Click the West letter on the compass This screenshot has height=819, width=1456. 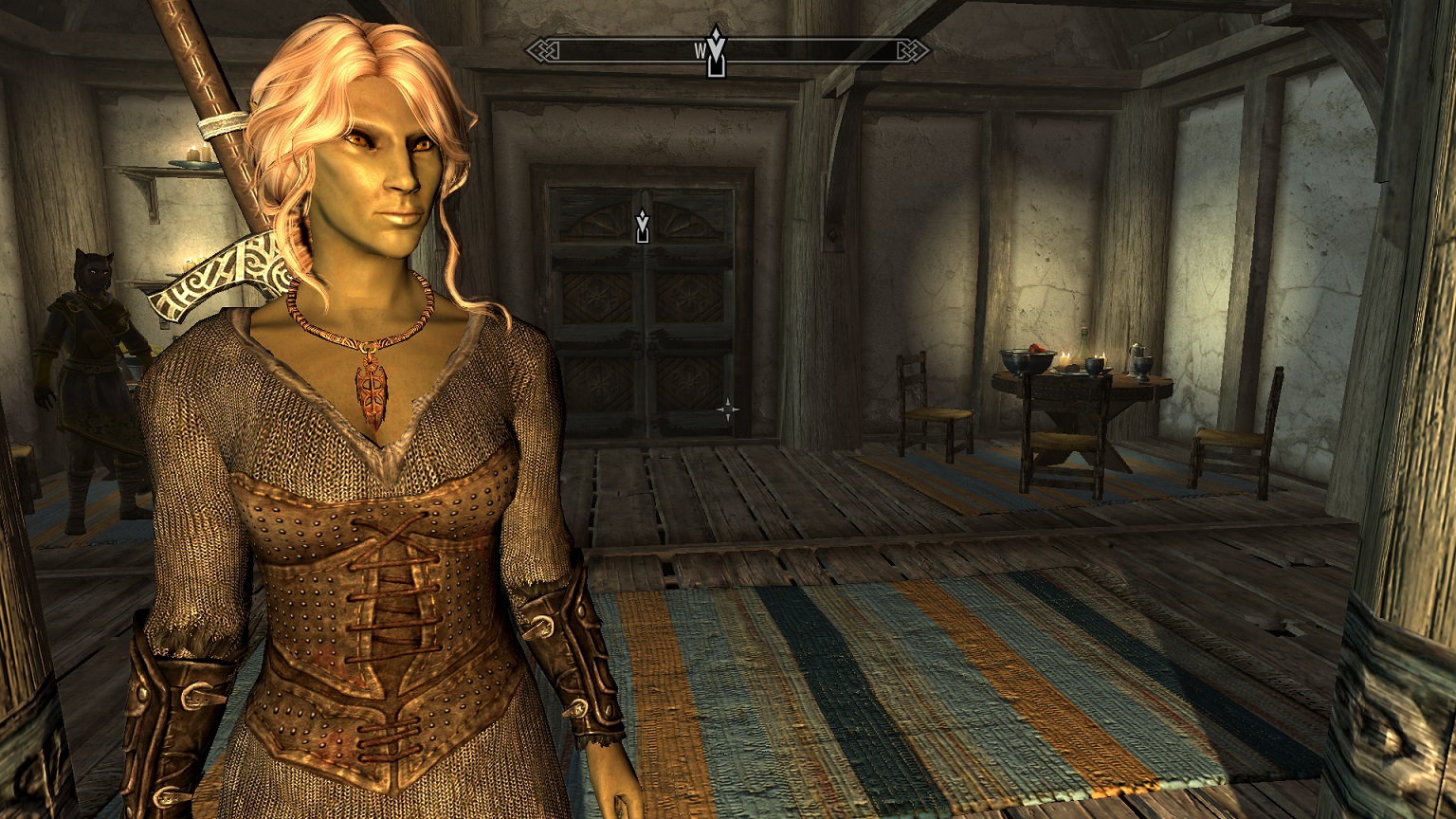coord(700,50)
